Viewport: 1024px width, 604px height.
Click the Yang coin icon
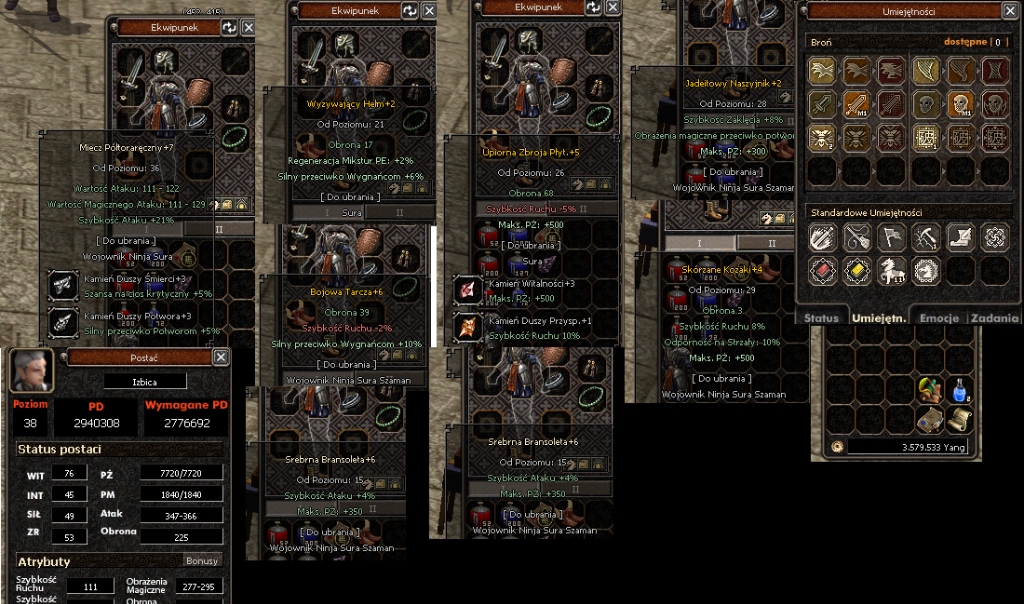point(837,447)
